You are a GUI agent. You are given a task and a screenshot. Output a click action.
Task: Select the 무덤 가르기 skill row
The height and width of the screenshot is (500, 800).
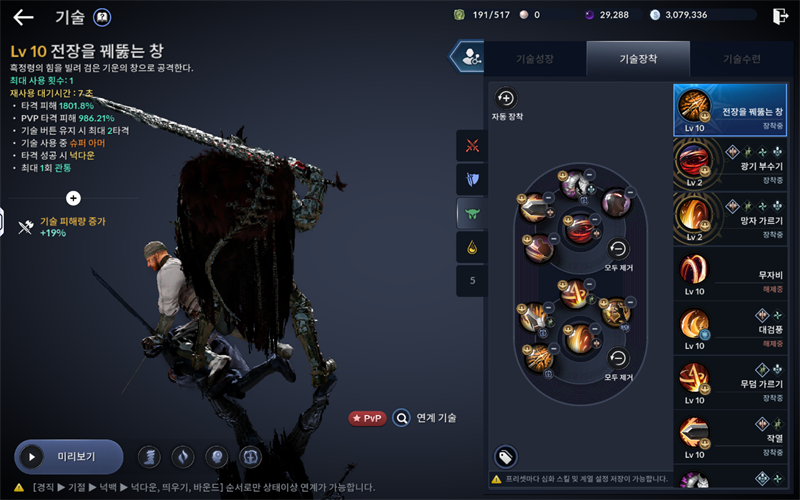[736, 381]
